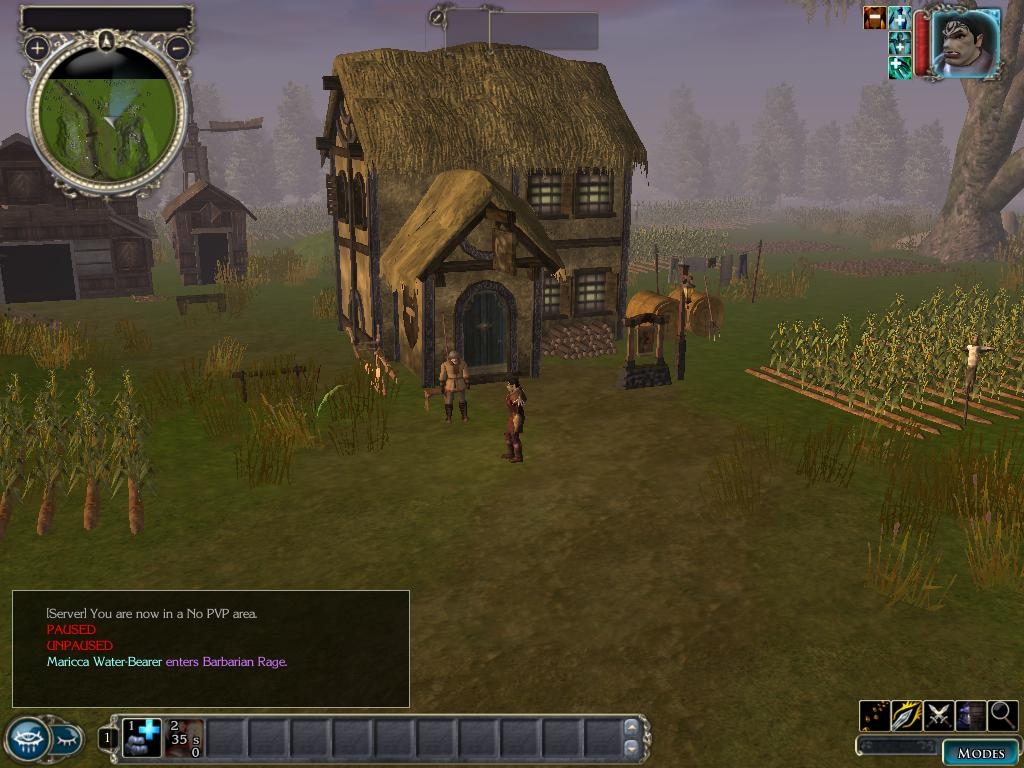
Task: Zoom in the minimap with plus button
Action: (x=37, y=47)
